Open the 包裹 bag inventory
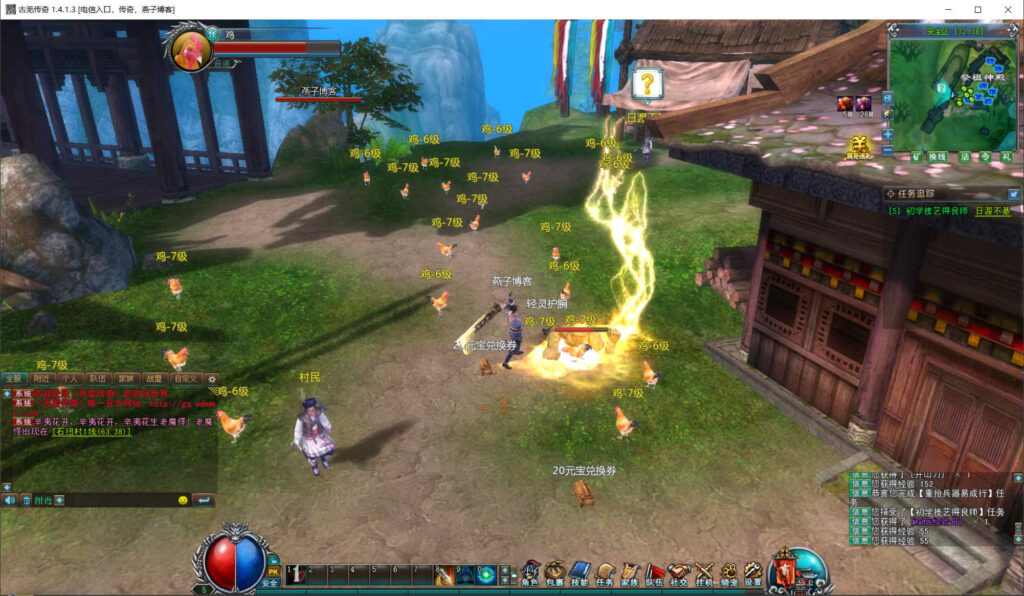Image resolution: width=1024 pixels, height=596 pixels. pos(555,573)
